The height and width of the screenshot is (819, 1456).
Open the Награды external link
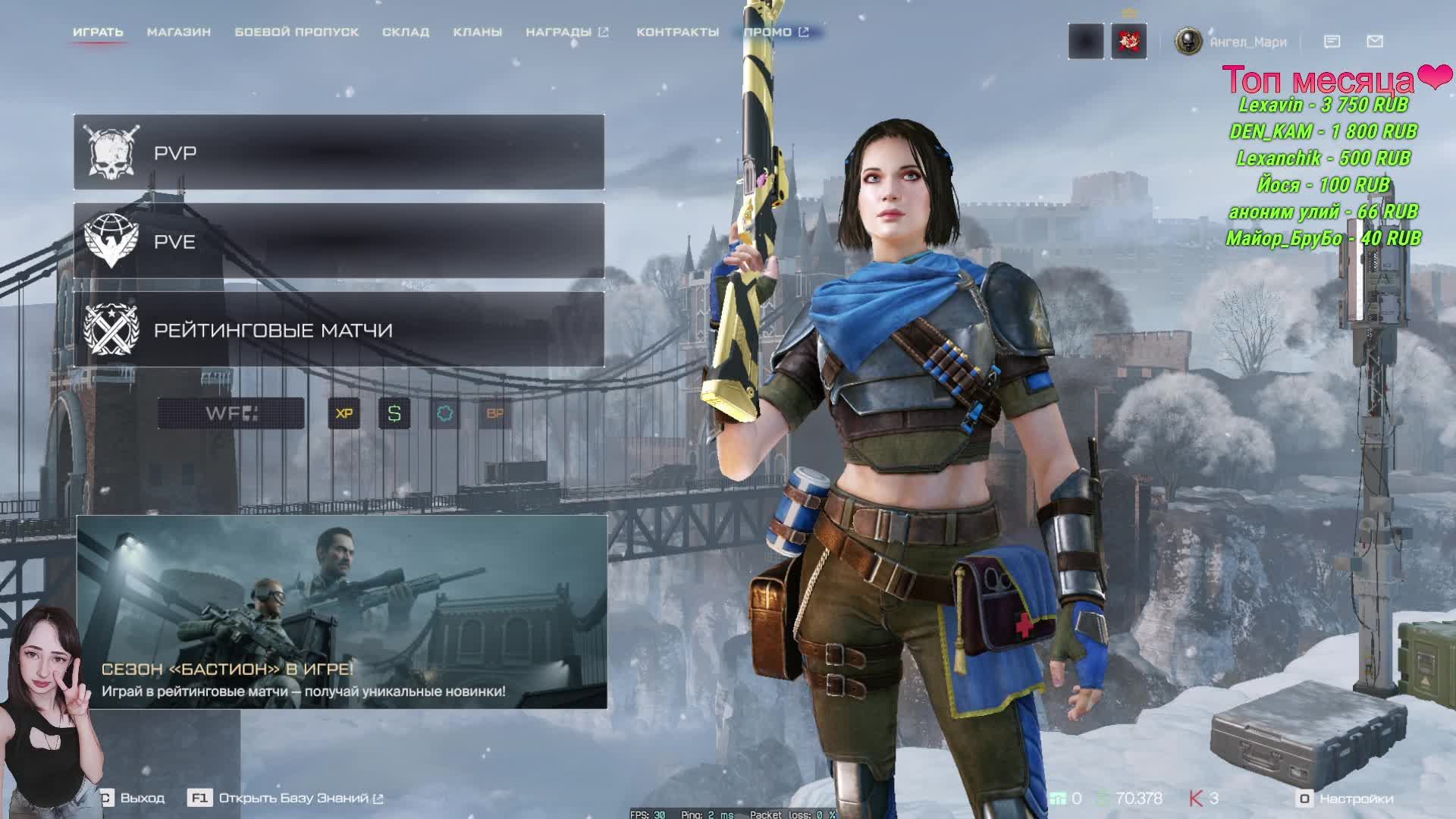(x=566, y=32)
